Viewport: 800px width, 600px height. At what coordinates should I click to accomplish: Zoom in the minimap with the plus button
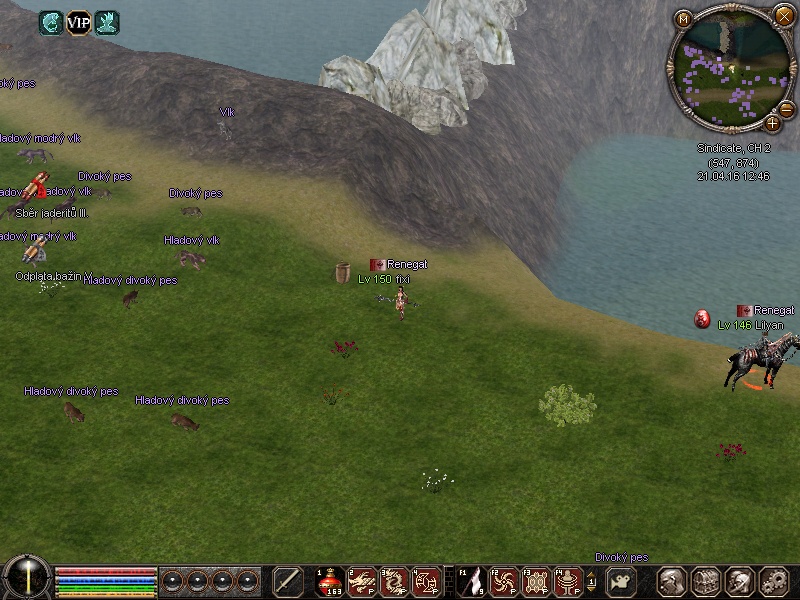(773, 123)
